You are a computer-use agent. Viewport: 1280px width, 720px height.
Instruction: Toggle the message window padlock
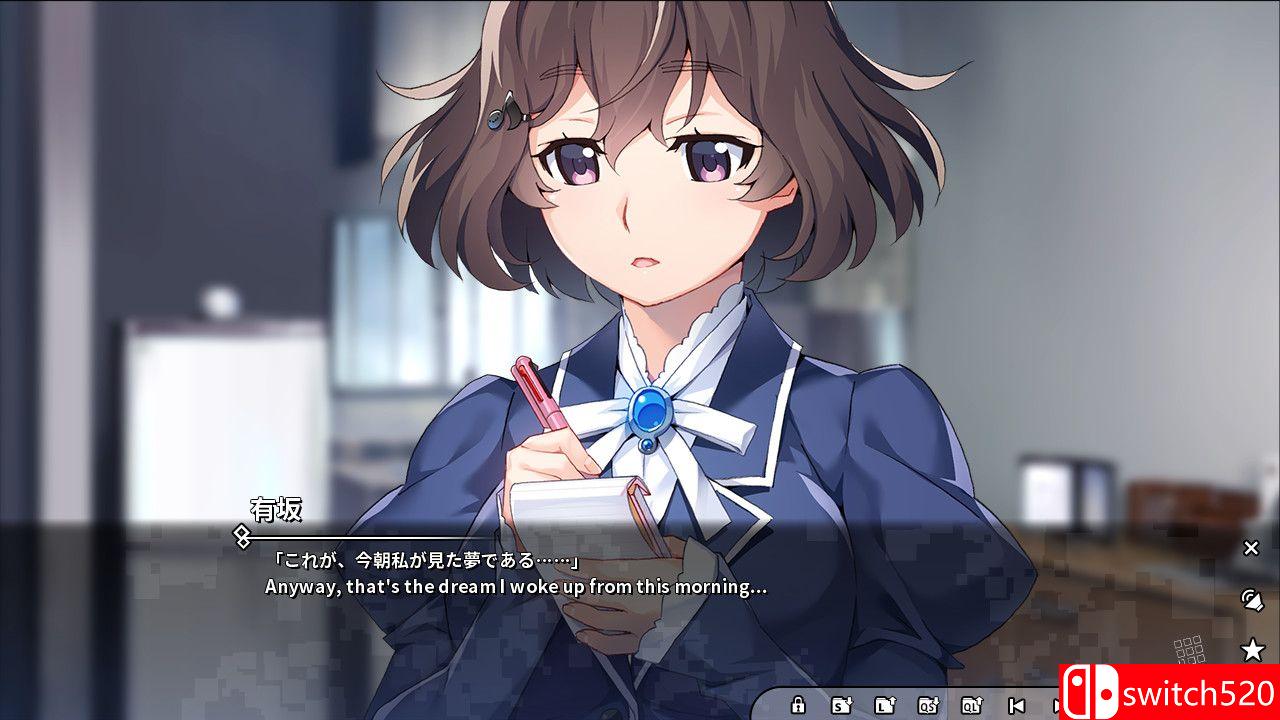pos(798,705)
